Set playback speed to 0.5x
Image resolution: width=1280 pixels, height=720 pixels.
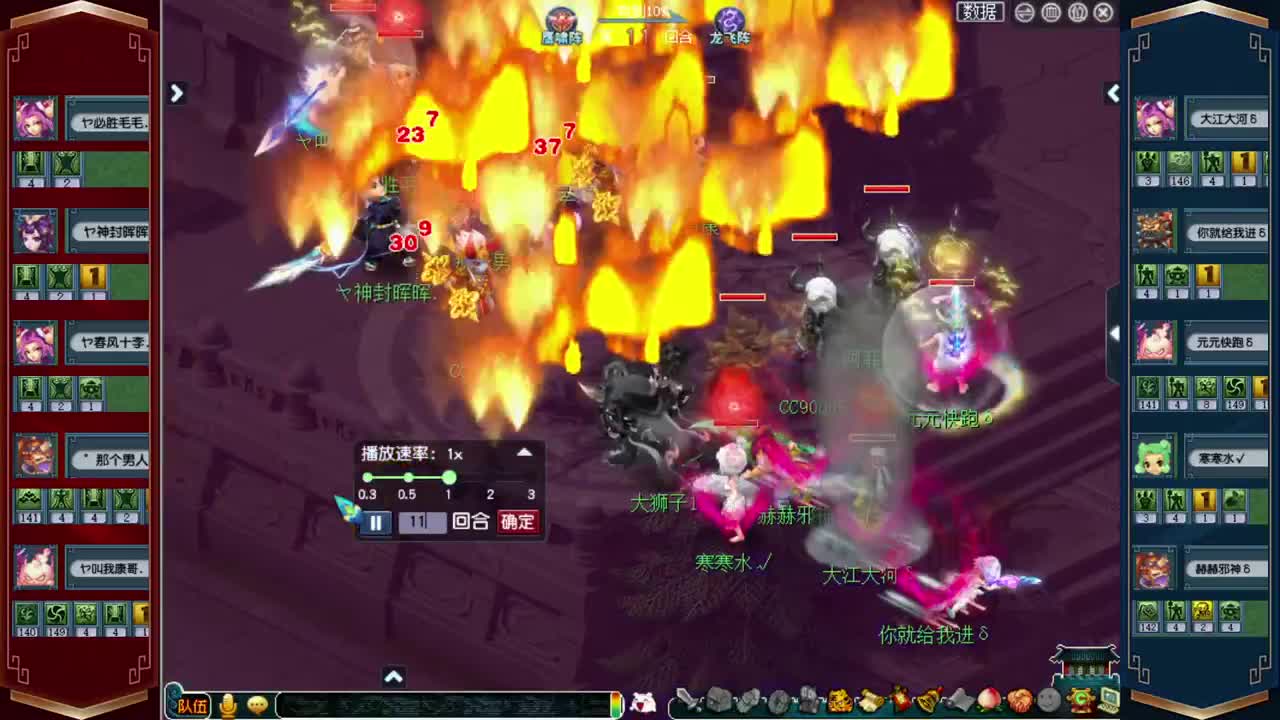click(407, 478)
